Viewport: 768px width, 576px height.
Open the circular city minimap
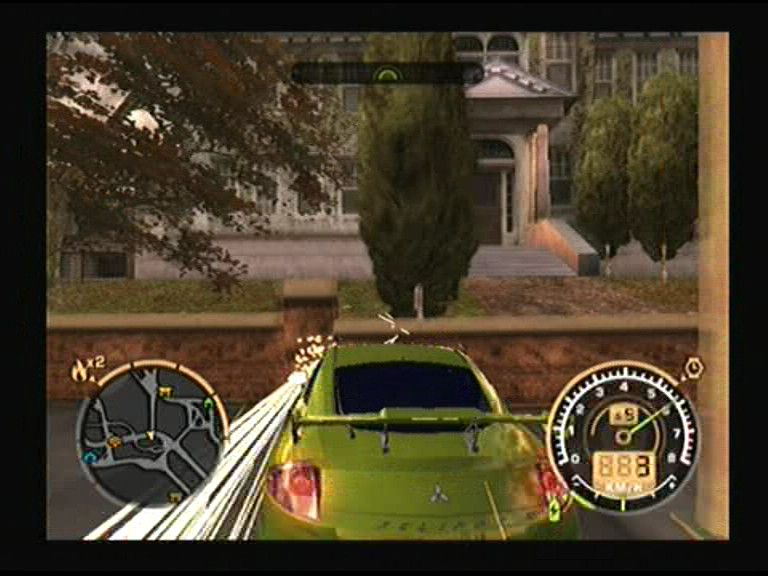click(x=150, y=433)
